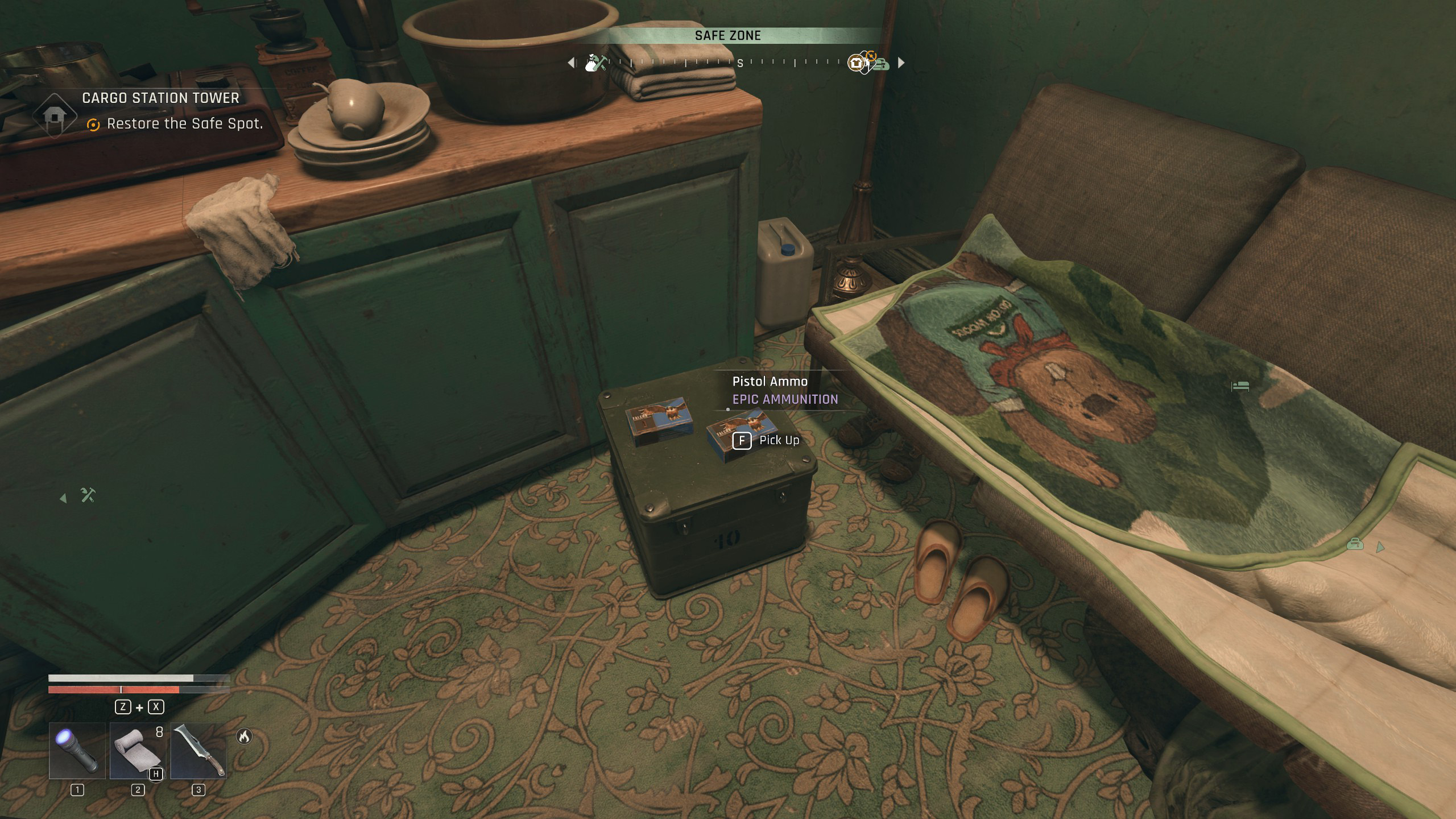The image size is (1456, 819).
Task: Select the shirt outfit marker on the compass
Action: 856,63
